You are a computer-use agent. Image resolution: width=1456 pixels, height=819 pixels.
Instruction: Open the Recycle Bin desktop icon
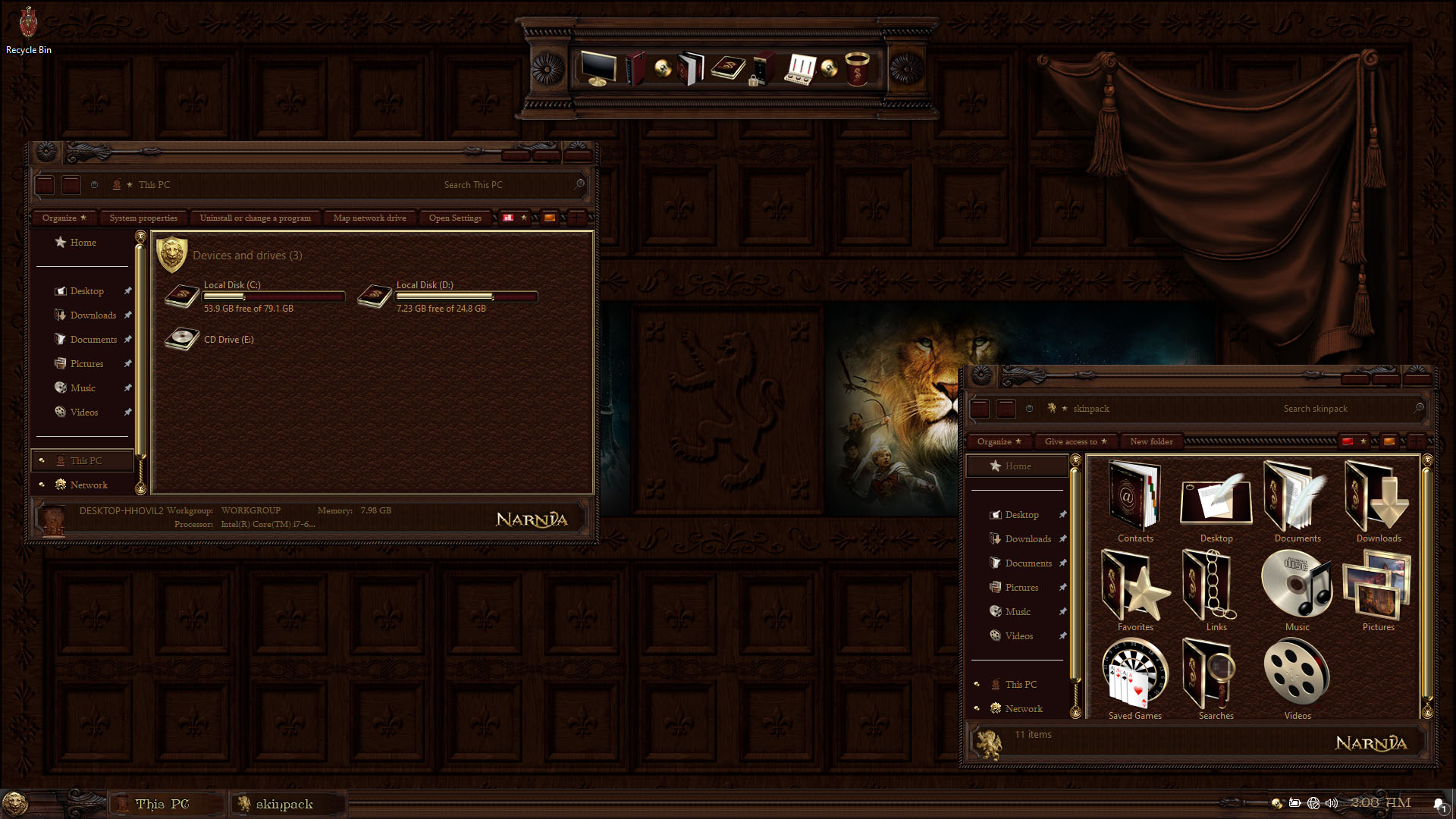click(28, 29)
